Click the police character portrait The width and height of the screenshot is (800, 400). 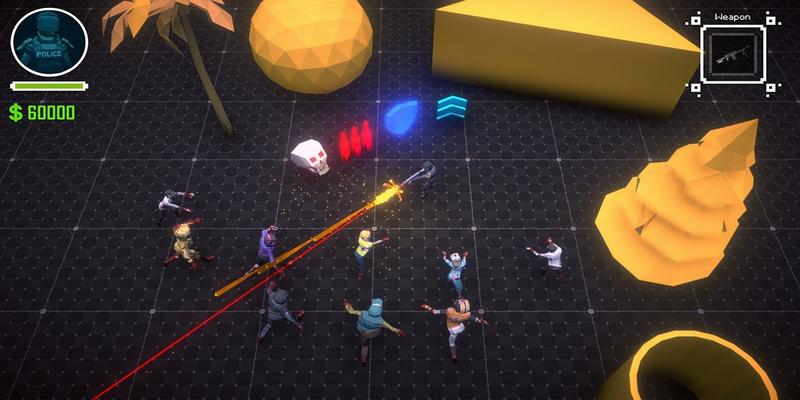pyautogui.click(x=49, y=42)
